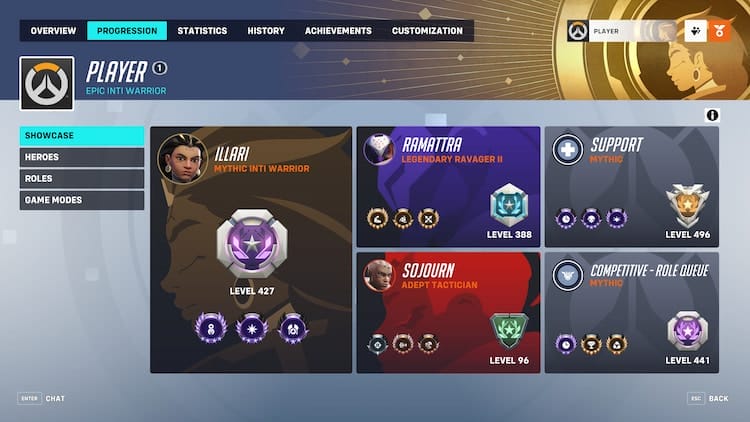This screenshot has width=750, height=422.
Task: Click the orange icon button at top right
Action: click(x=720, y=31)
